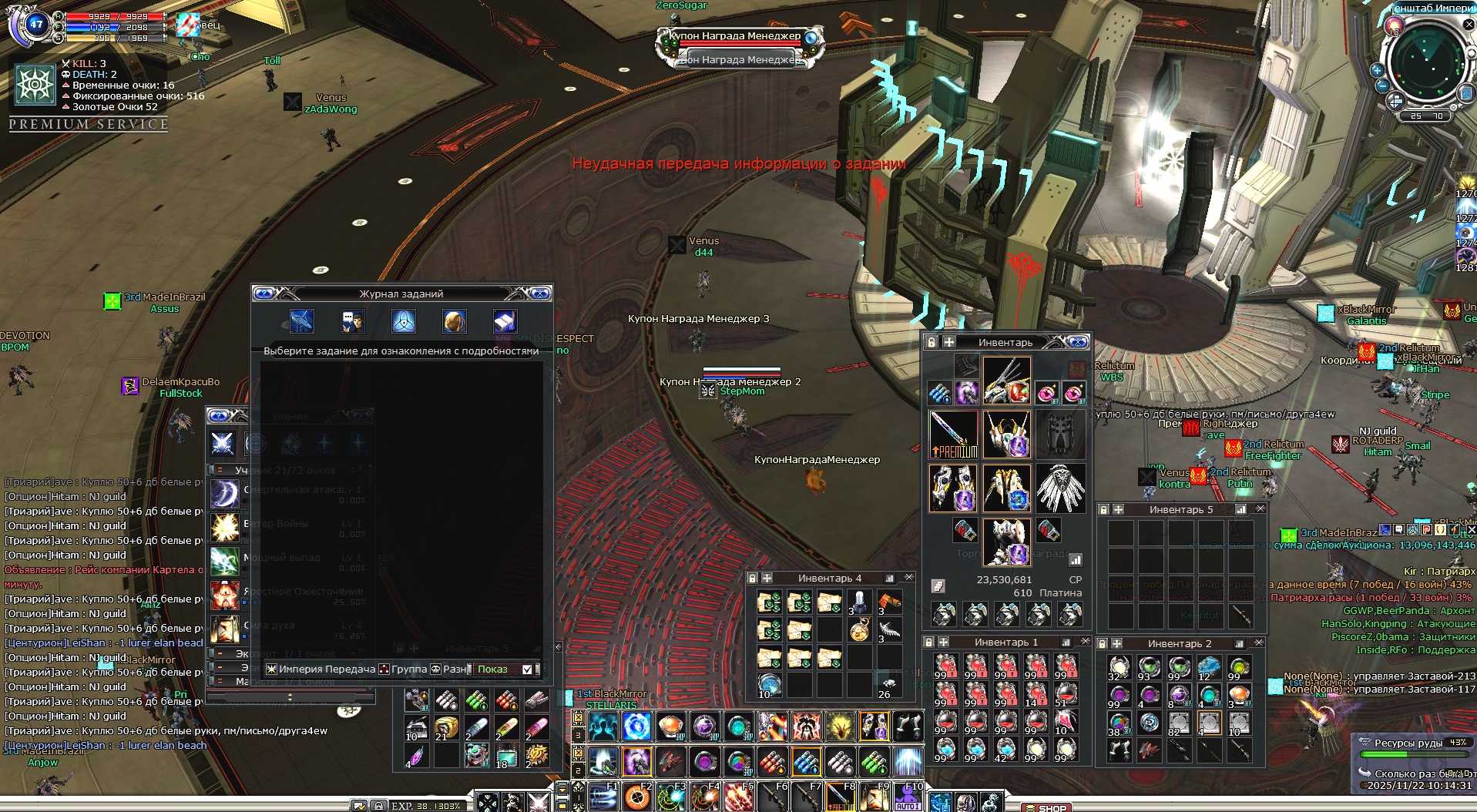This screenshot has width=1477, height=812.
Task: Toggle the Показ checkbox in quest journal
Action: coord(527,669)
